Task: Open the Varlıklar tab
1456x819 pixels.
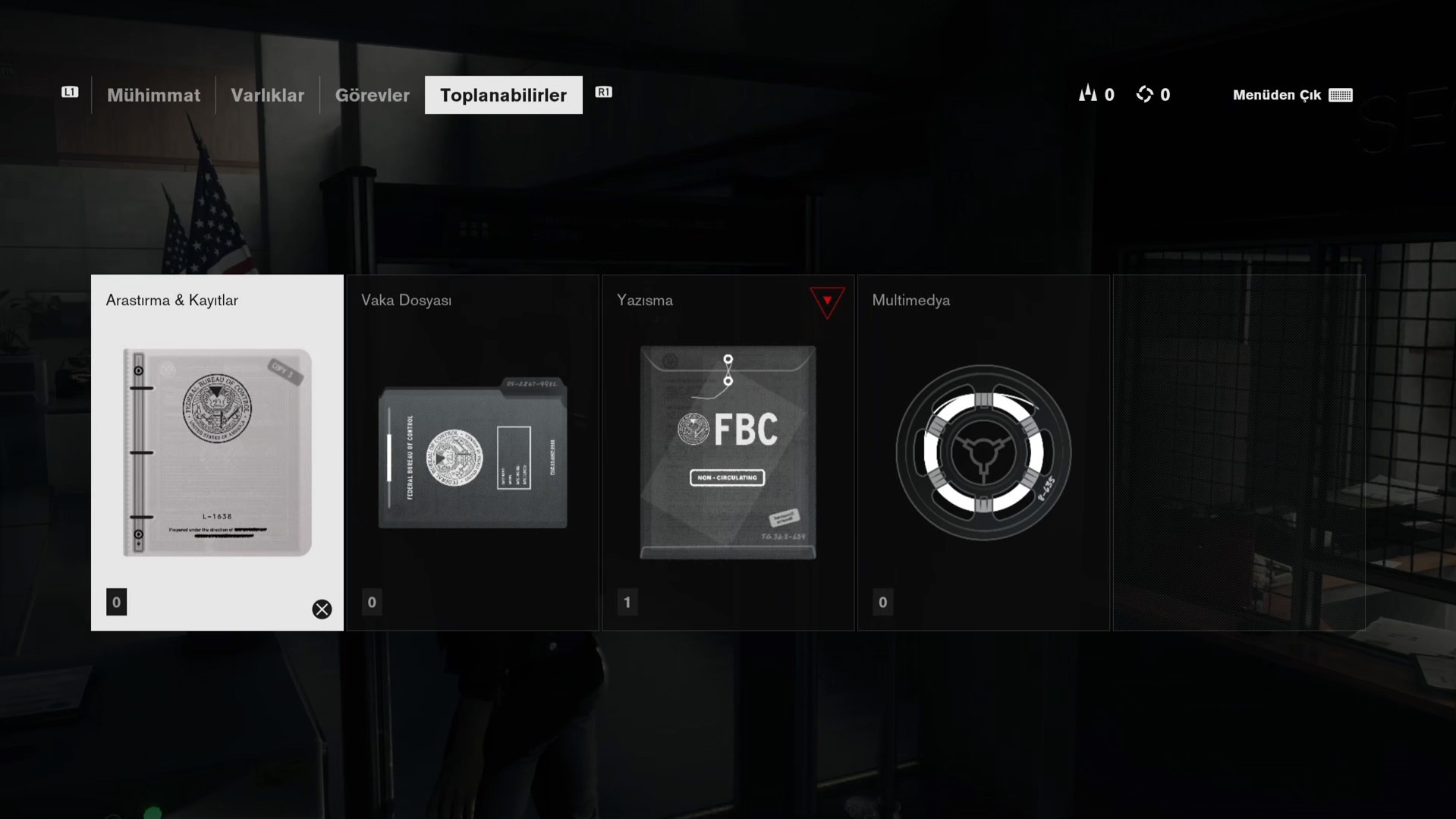Action: coord(267,95)
